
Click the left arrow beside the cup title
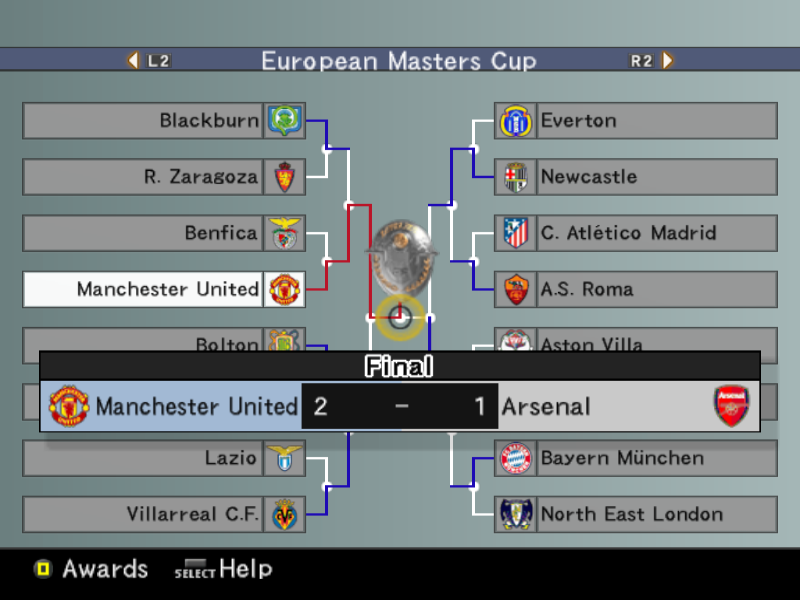(134, 60)
